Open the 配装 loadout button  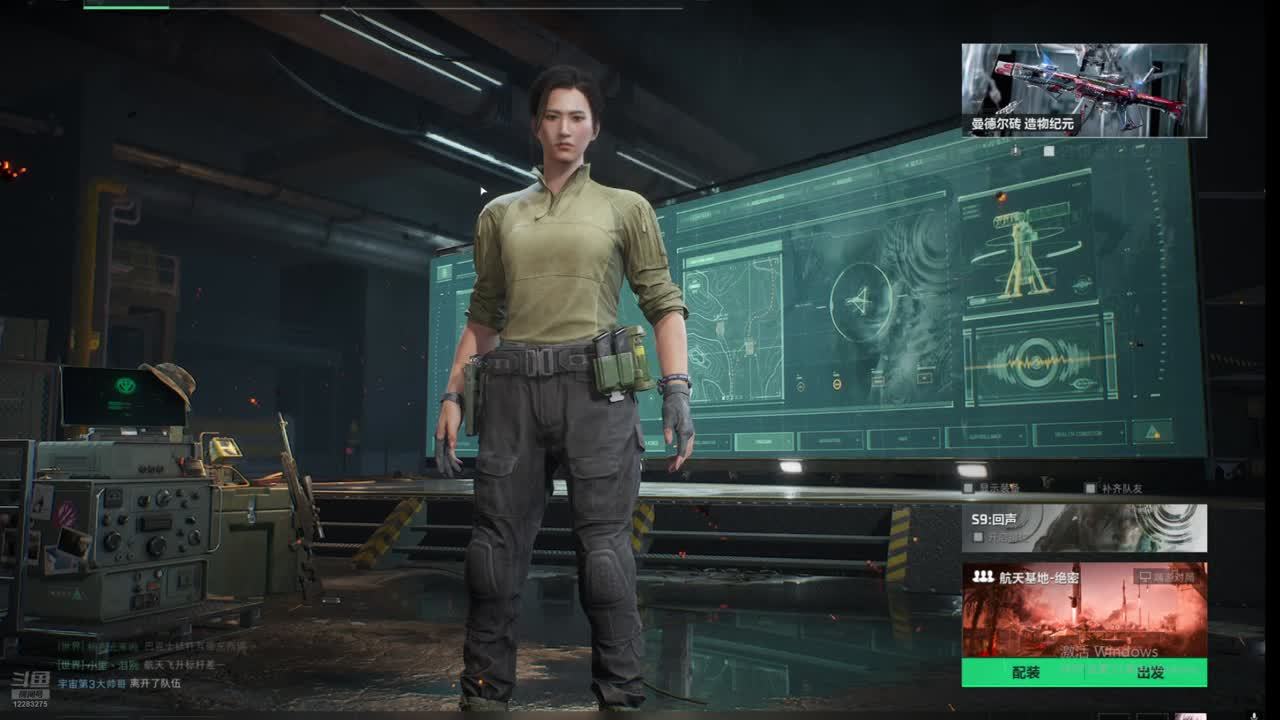click(1026, 673)
